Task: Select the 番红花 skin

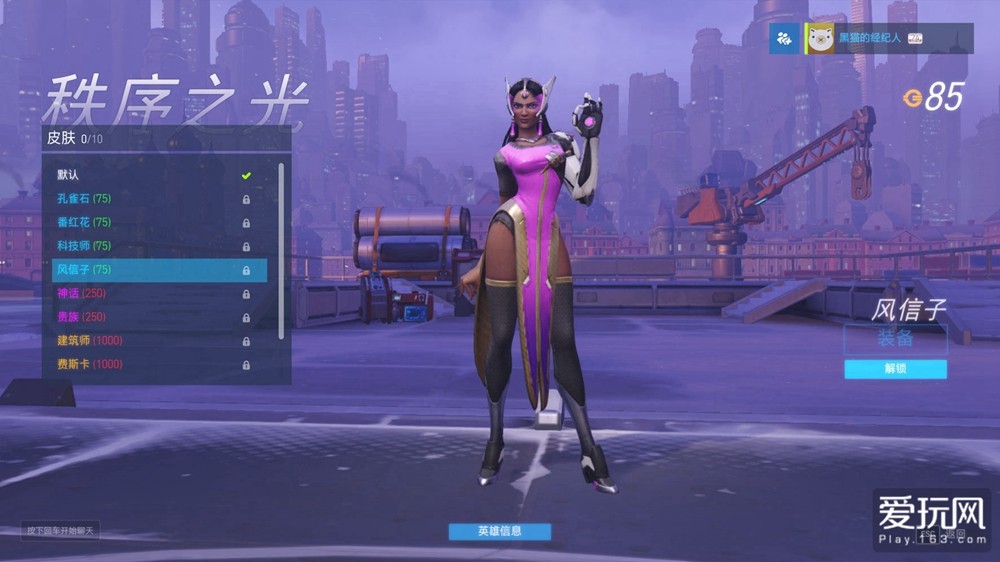Action: (x=150, y=222)
